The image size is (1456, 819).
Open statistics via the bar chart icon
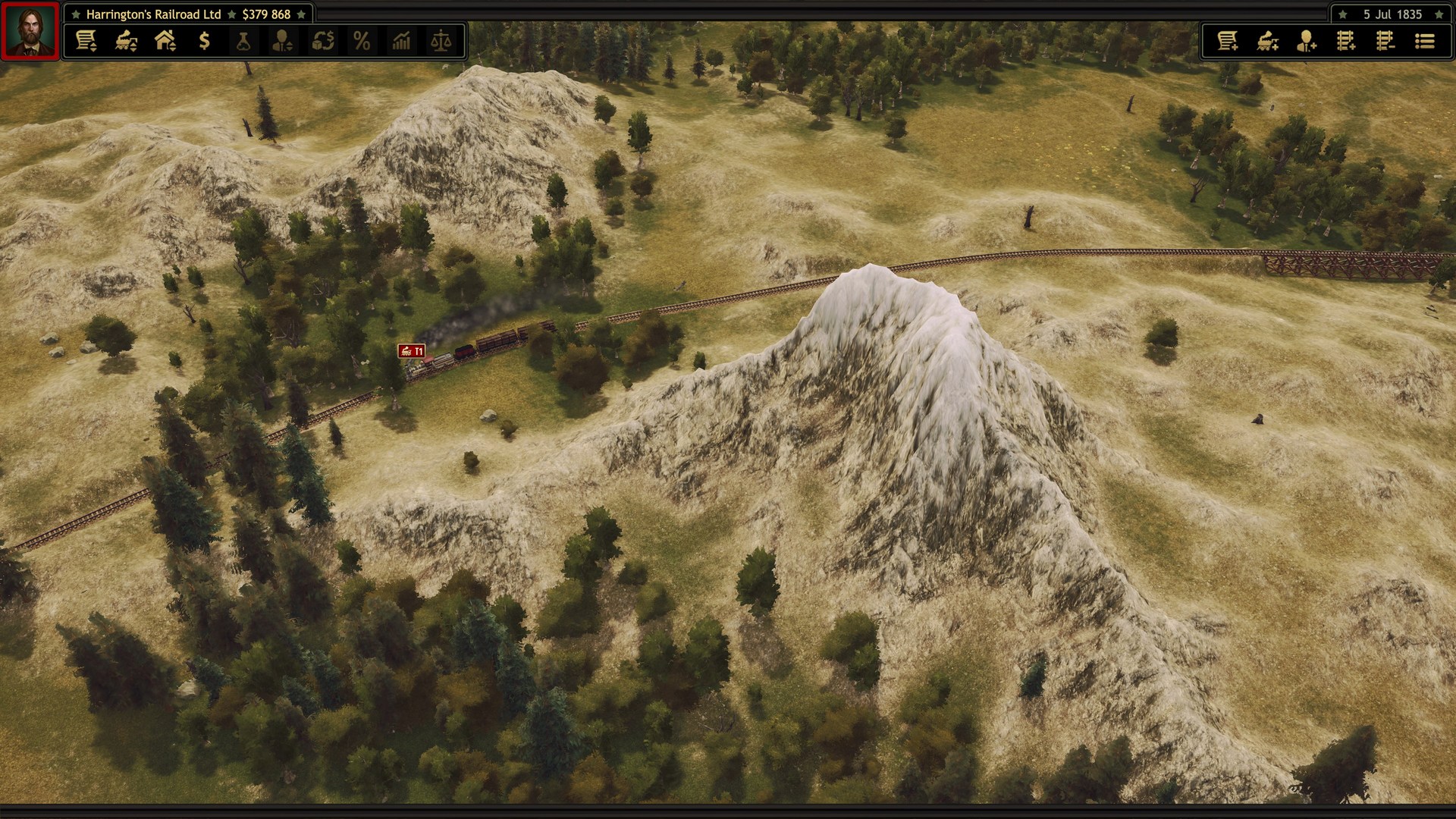point(403,42)
